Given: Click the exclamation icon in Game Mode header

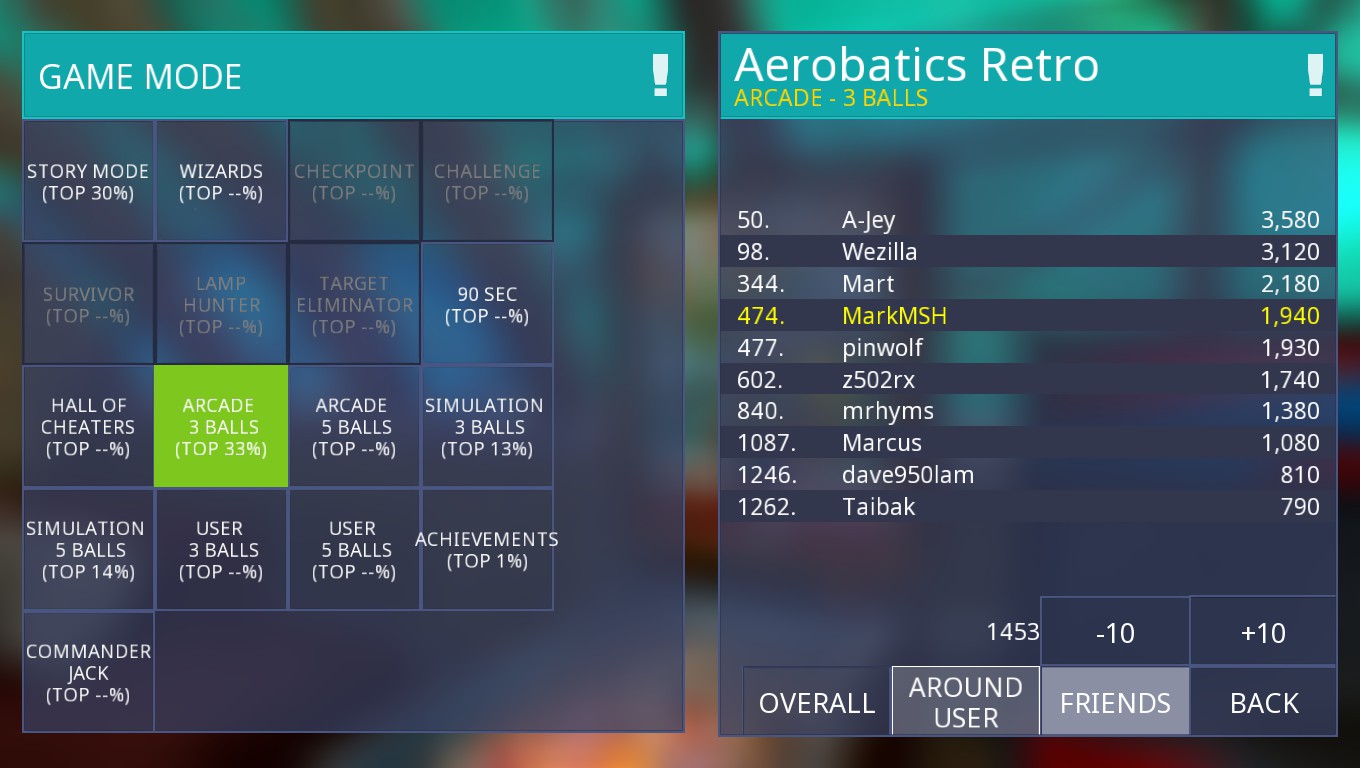Looking at the screenshot, I should click(660, 76).
